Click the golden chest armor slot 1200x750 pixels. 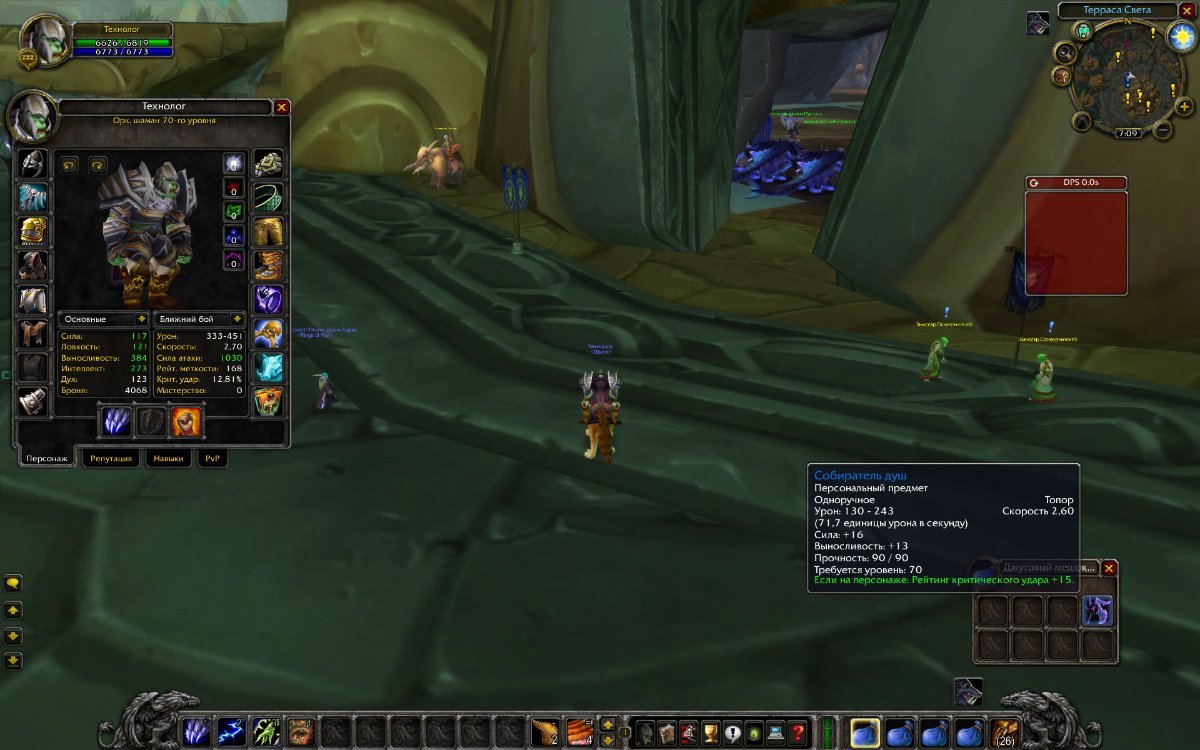(32, 231)
